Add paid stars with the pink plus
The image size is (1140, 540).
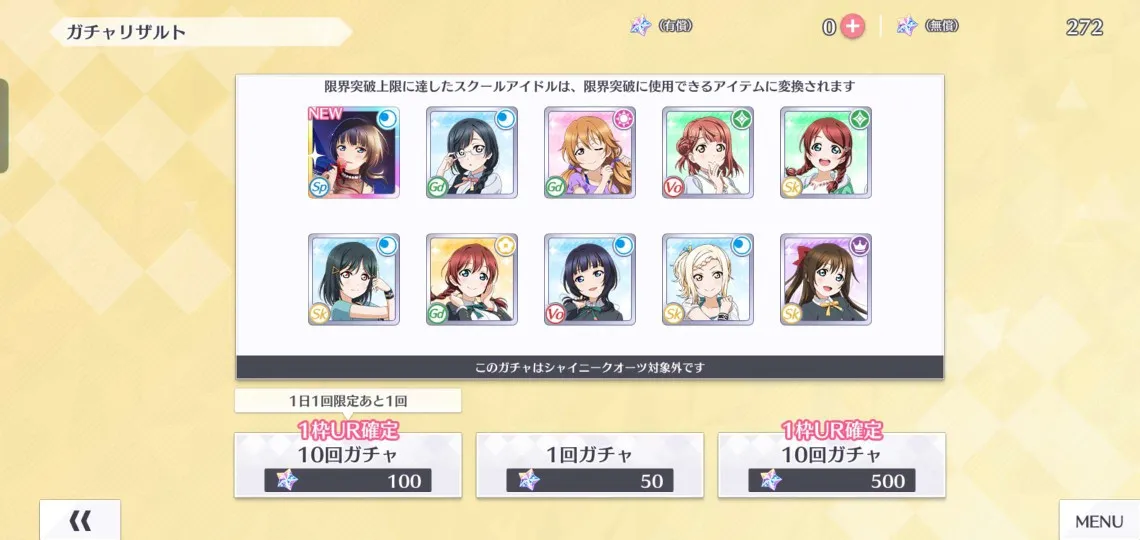[852, 27]
